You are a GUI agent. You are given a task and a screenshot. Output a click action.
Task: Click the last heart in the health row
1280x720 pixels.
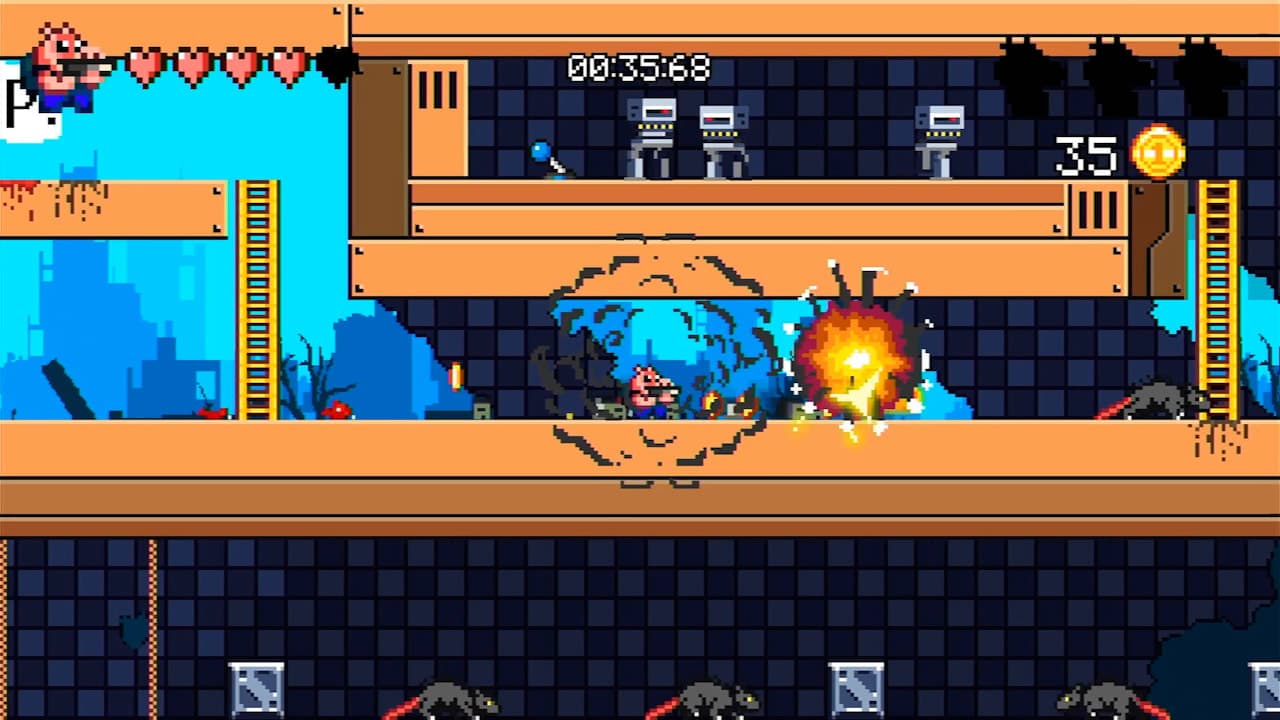(287, 62)
